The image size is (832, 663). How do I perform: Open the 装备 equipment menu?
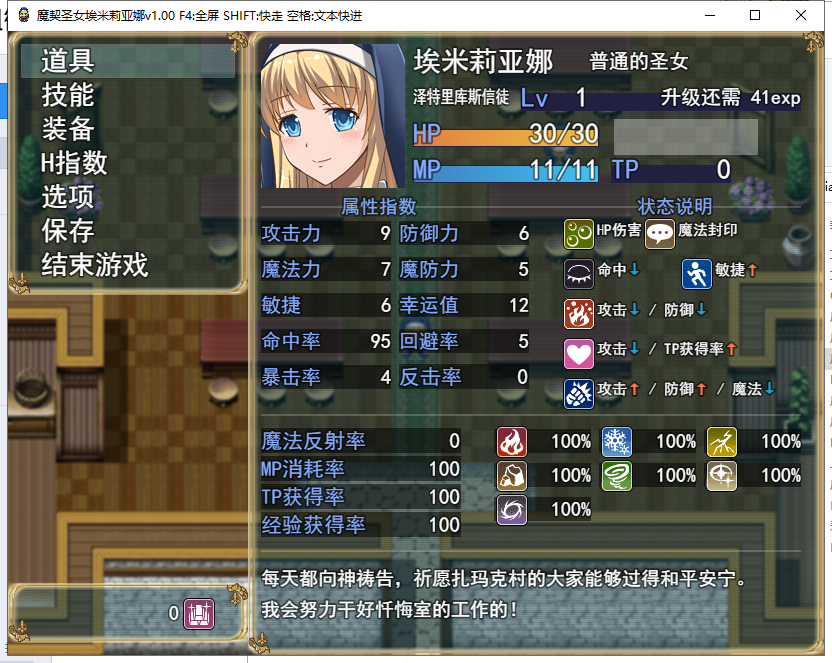68,129
